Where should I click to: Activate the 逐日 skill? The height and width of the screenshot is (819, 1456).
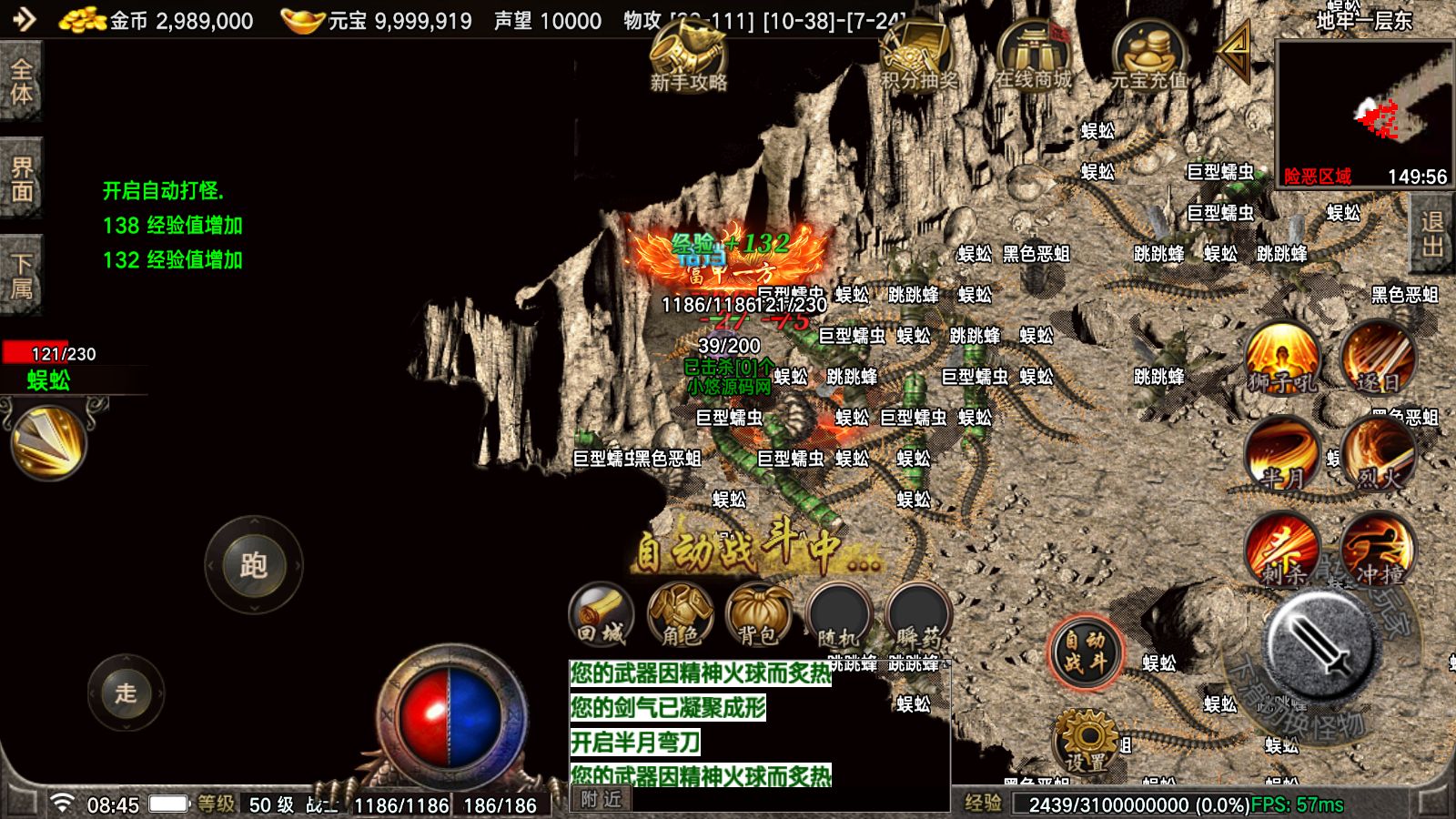(1378, 359)
